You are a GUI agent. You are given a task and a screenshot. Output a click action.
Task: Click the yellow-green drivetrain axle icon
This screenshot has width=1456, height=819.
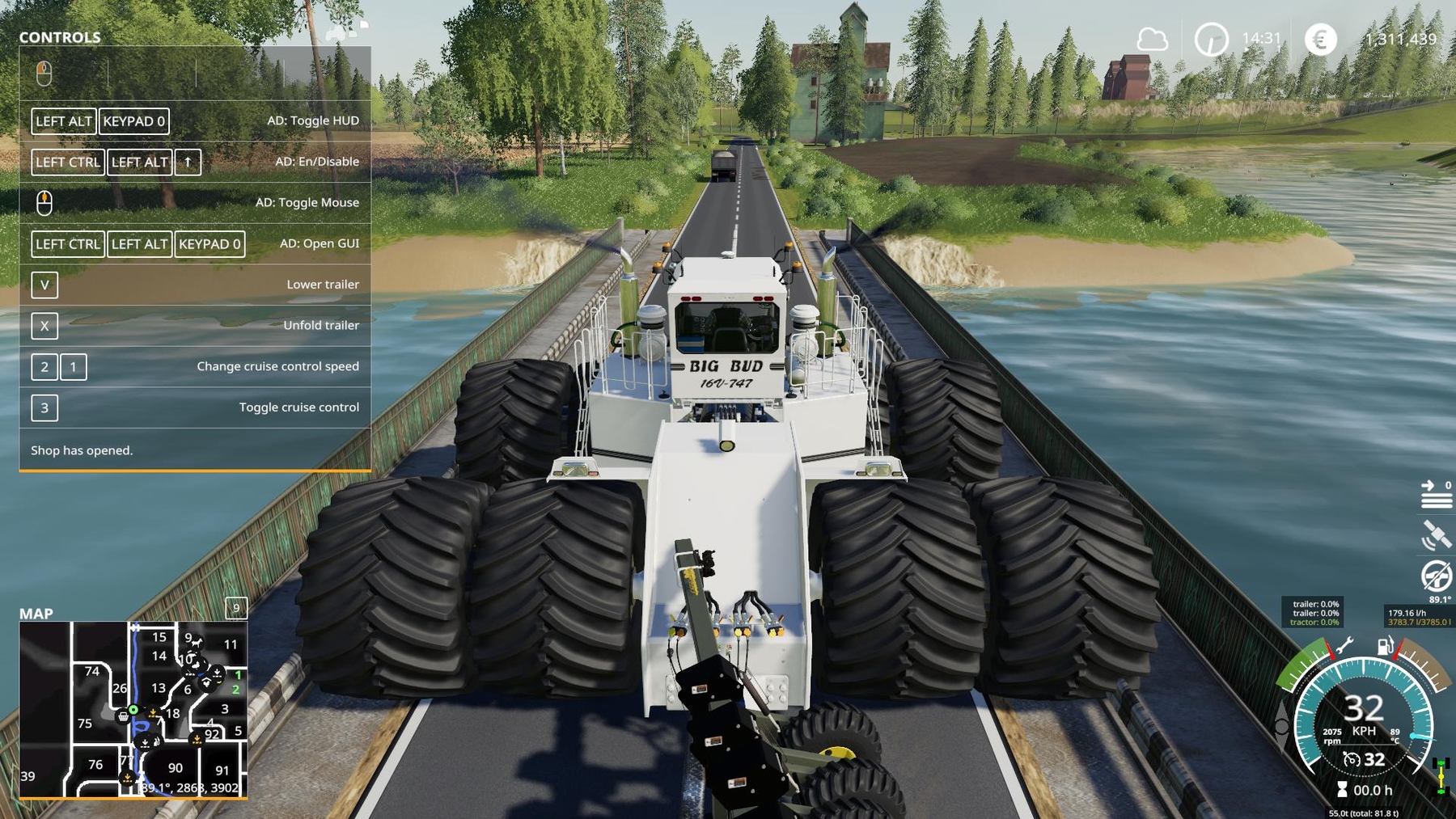click(x=1441, y=775)
